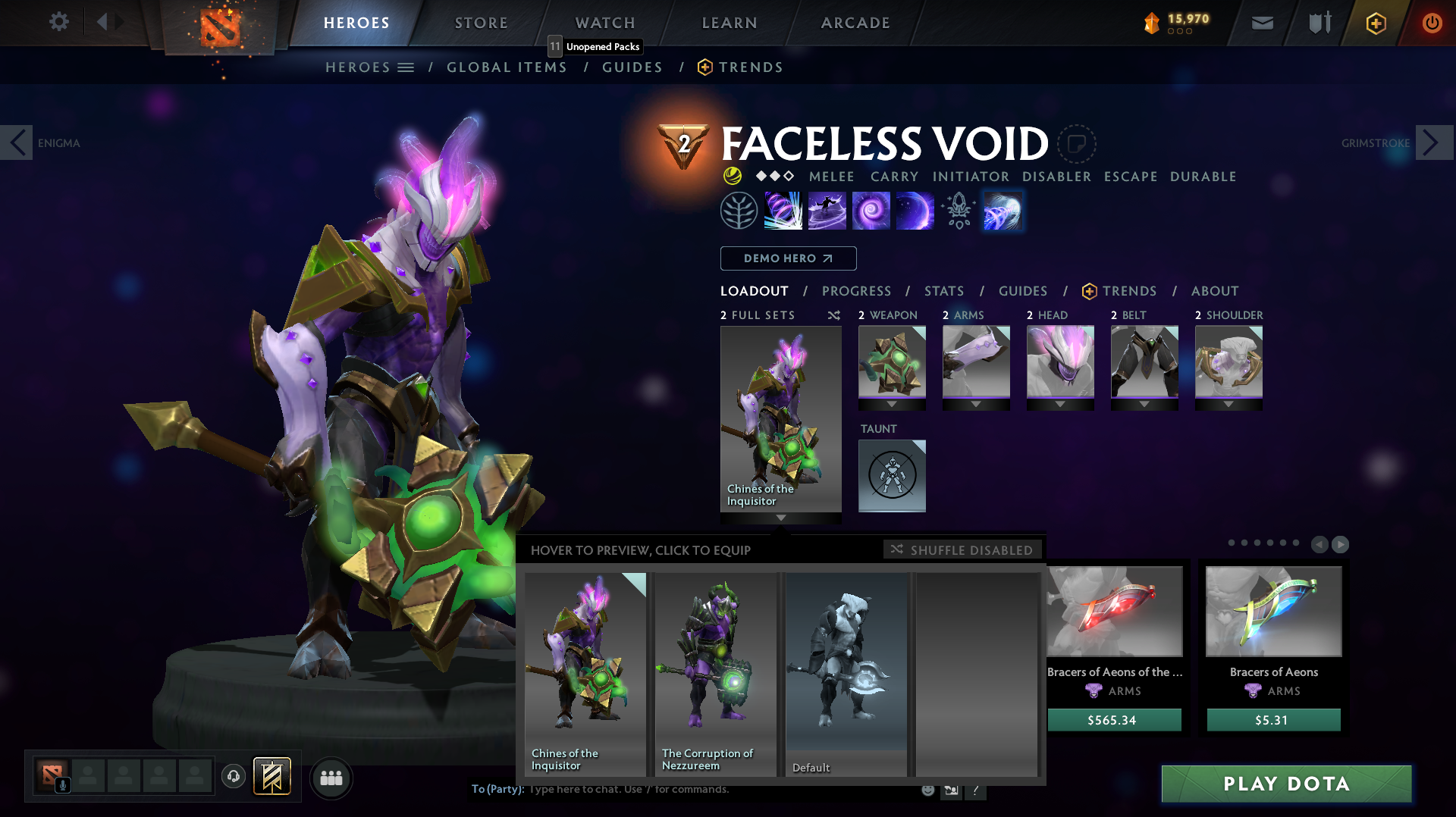Screen dimensions: 1456x817
Task: Click the headset voice chat icon
Action: click(232, 777)
